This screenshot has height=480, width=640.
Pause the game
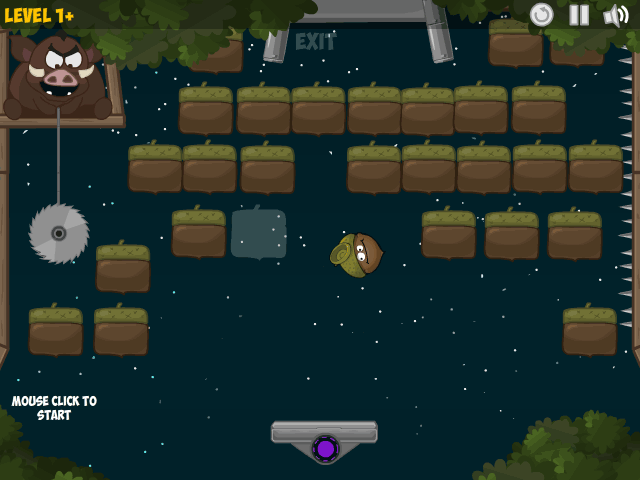click(579, 14)
